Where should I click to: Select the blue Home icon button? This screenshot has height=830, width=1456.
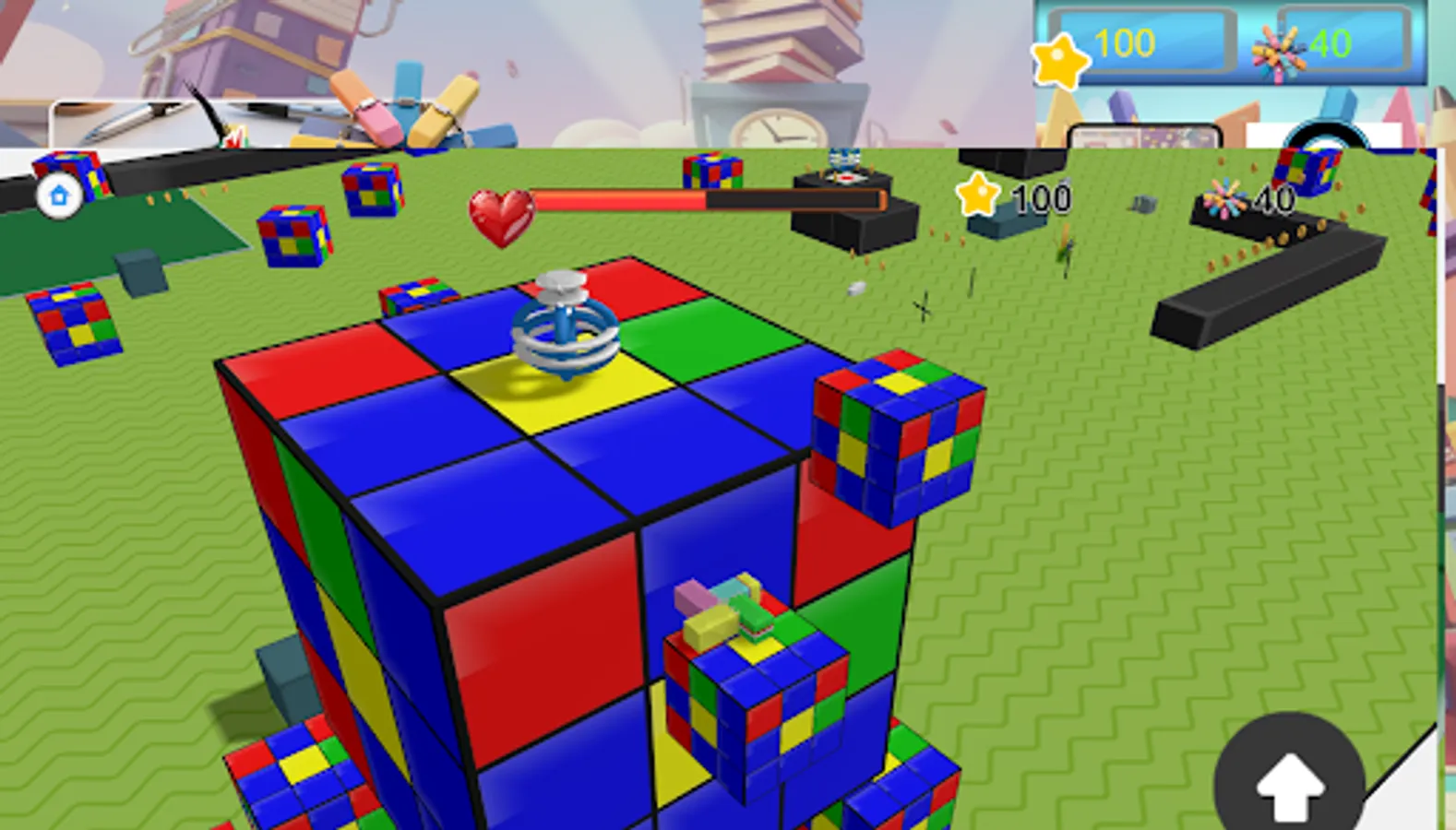59,196
